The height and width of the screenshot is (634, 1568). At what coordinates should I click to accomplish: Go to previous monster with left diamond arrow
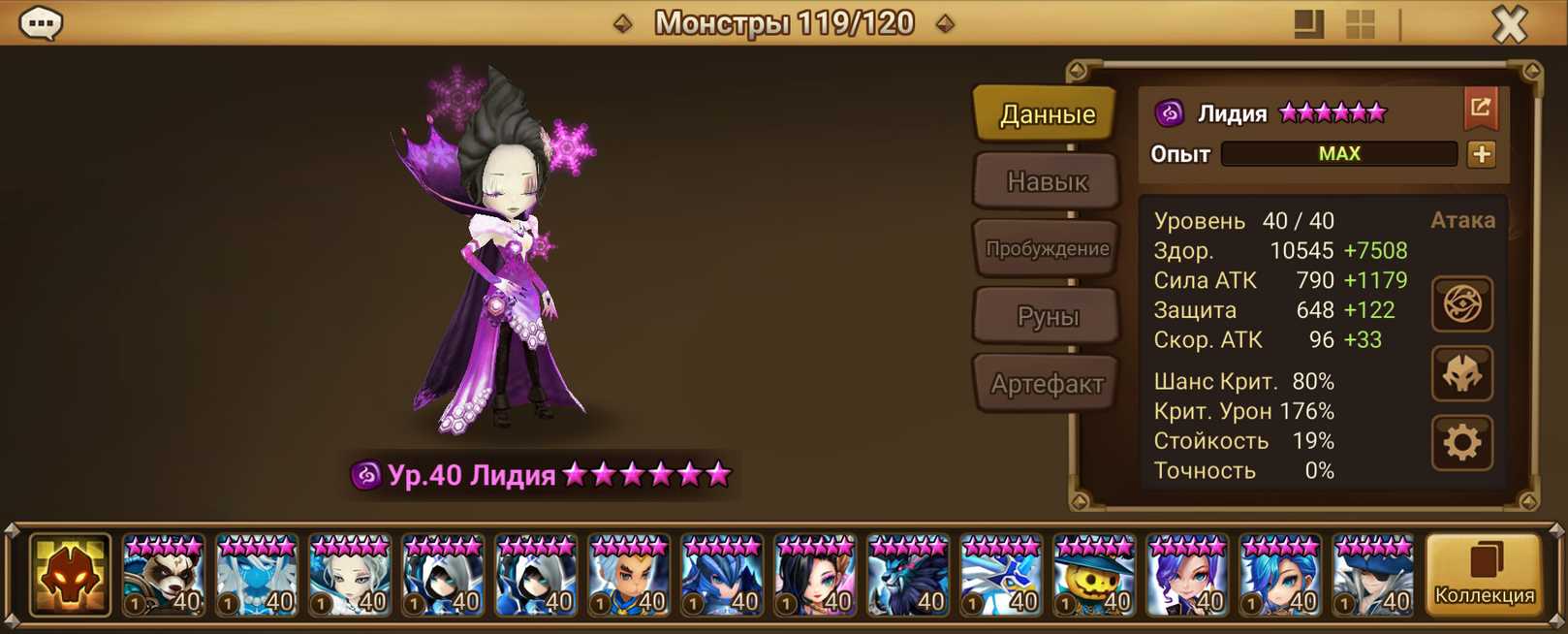pyautogui.click(x=623, y=23)
